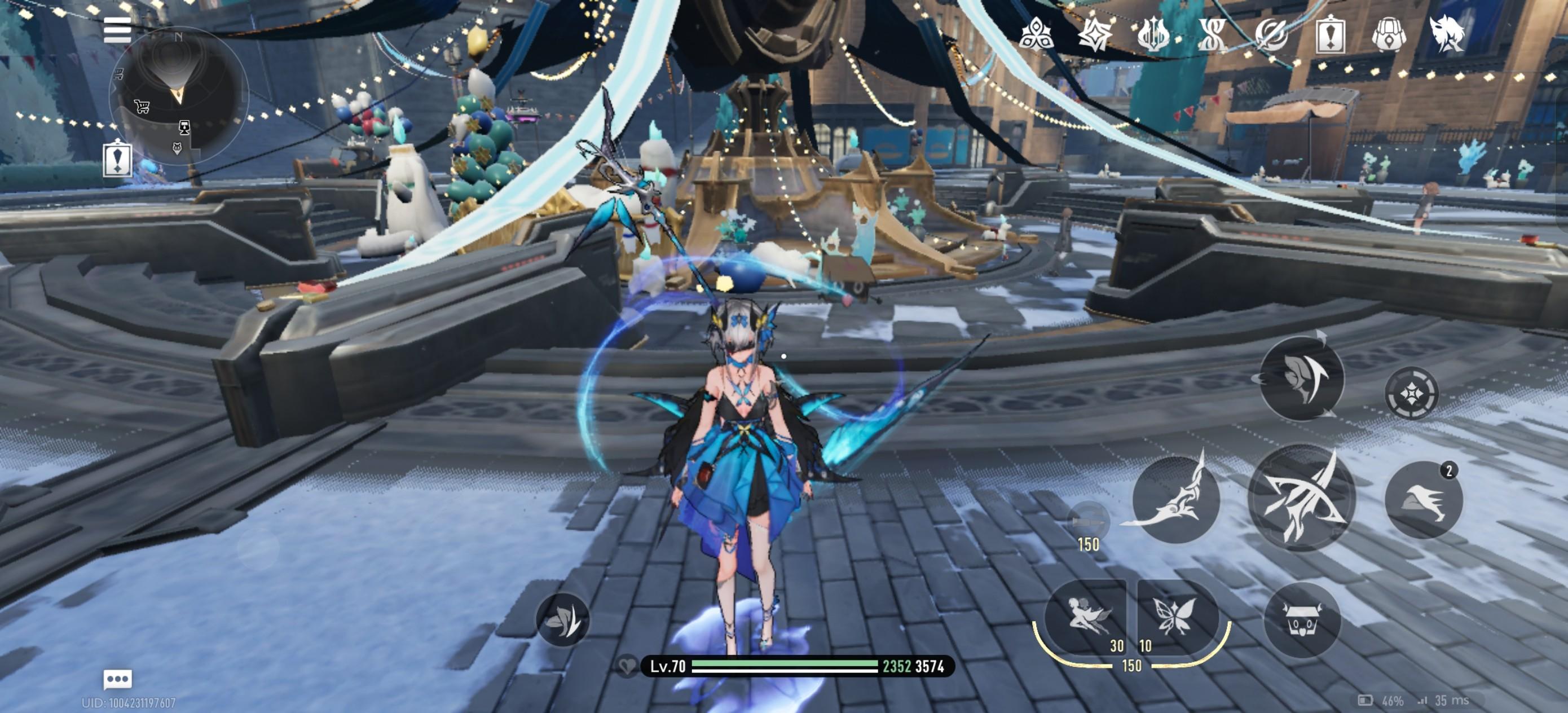The image size is (1568, 713).
Task: Activate the fairy figure skill costing 30
Action: click(x=1086, y=616)
